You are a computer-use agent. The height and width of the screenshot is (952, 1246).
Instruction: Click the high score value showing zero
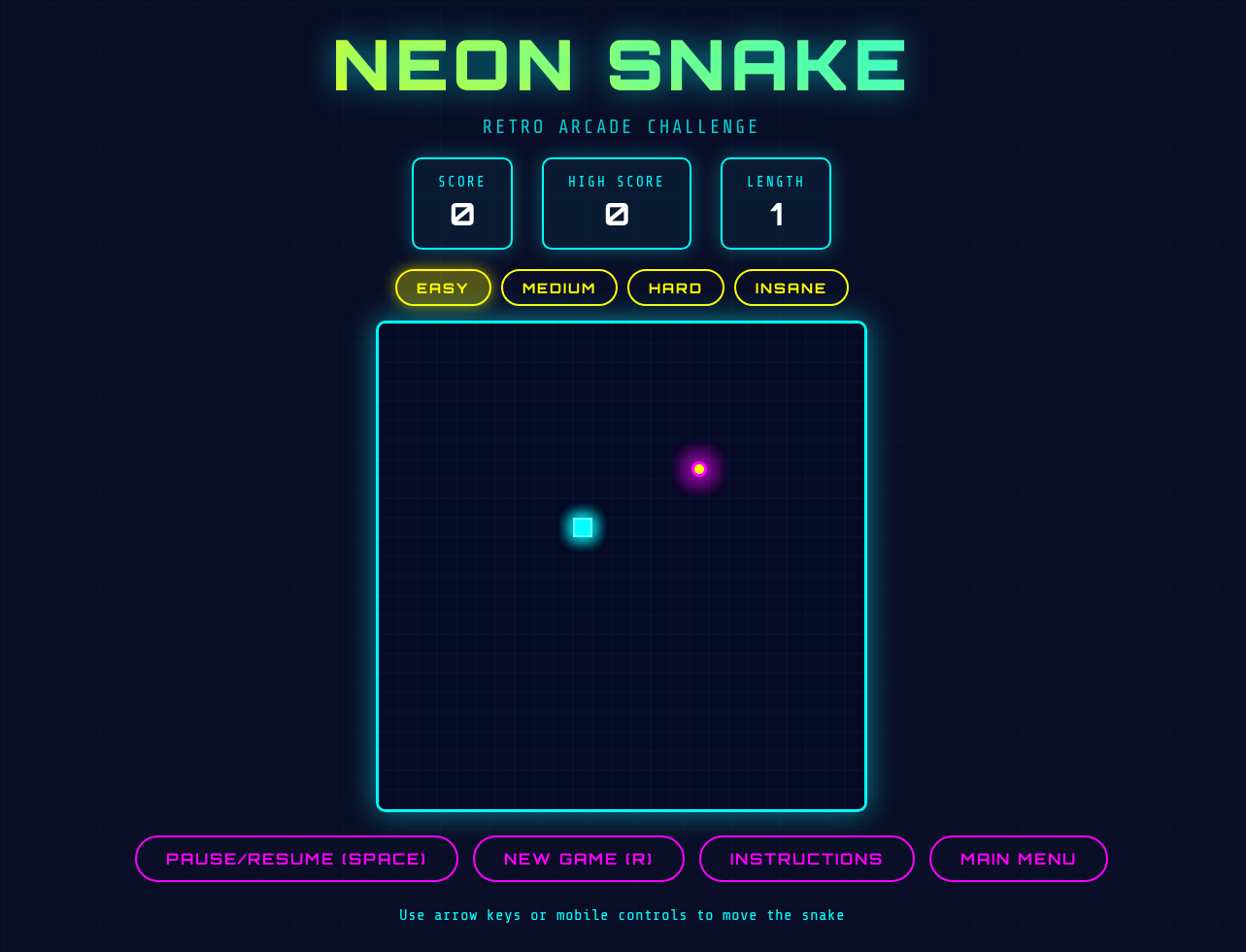tap(616, 215)
